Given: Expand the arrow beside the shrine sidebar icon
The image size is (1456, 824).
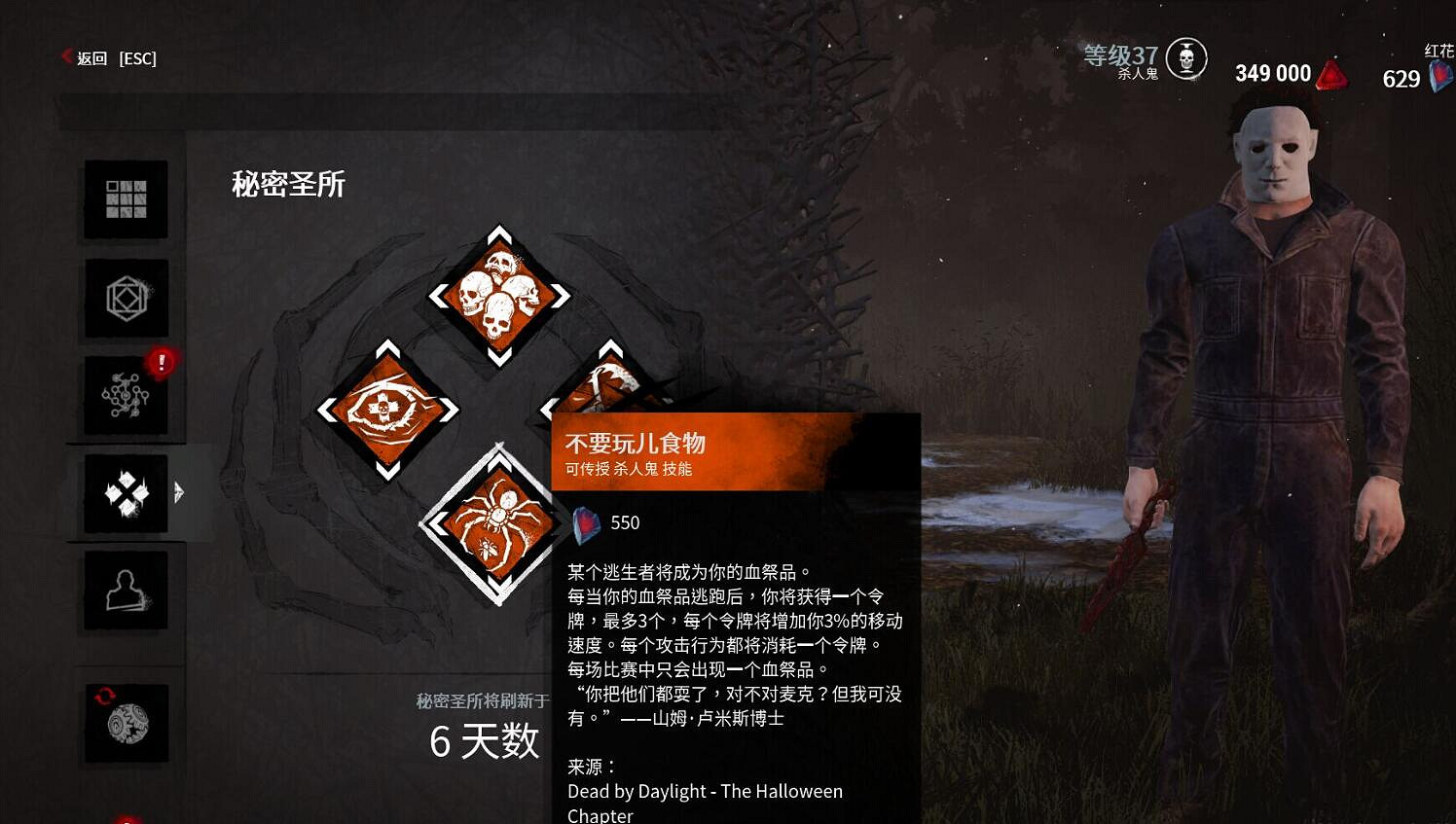Looking at the screenshot, I should tap(180, 493).
